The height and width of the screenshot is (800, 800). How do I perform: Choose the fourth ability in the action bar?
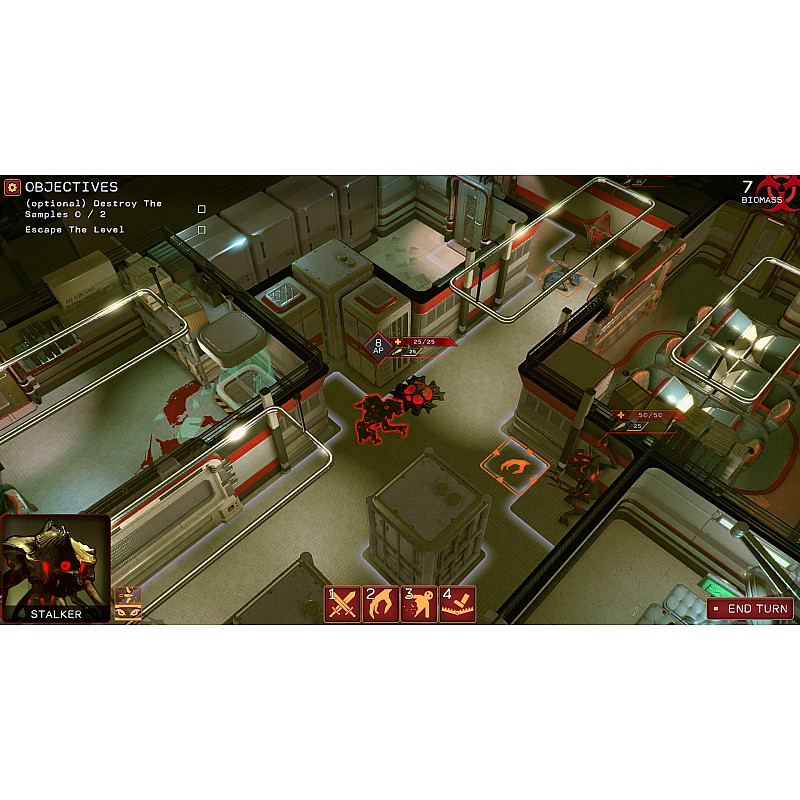coord(457,604)
